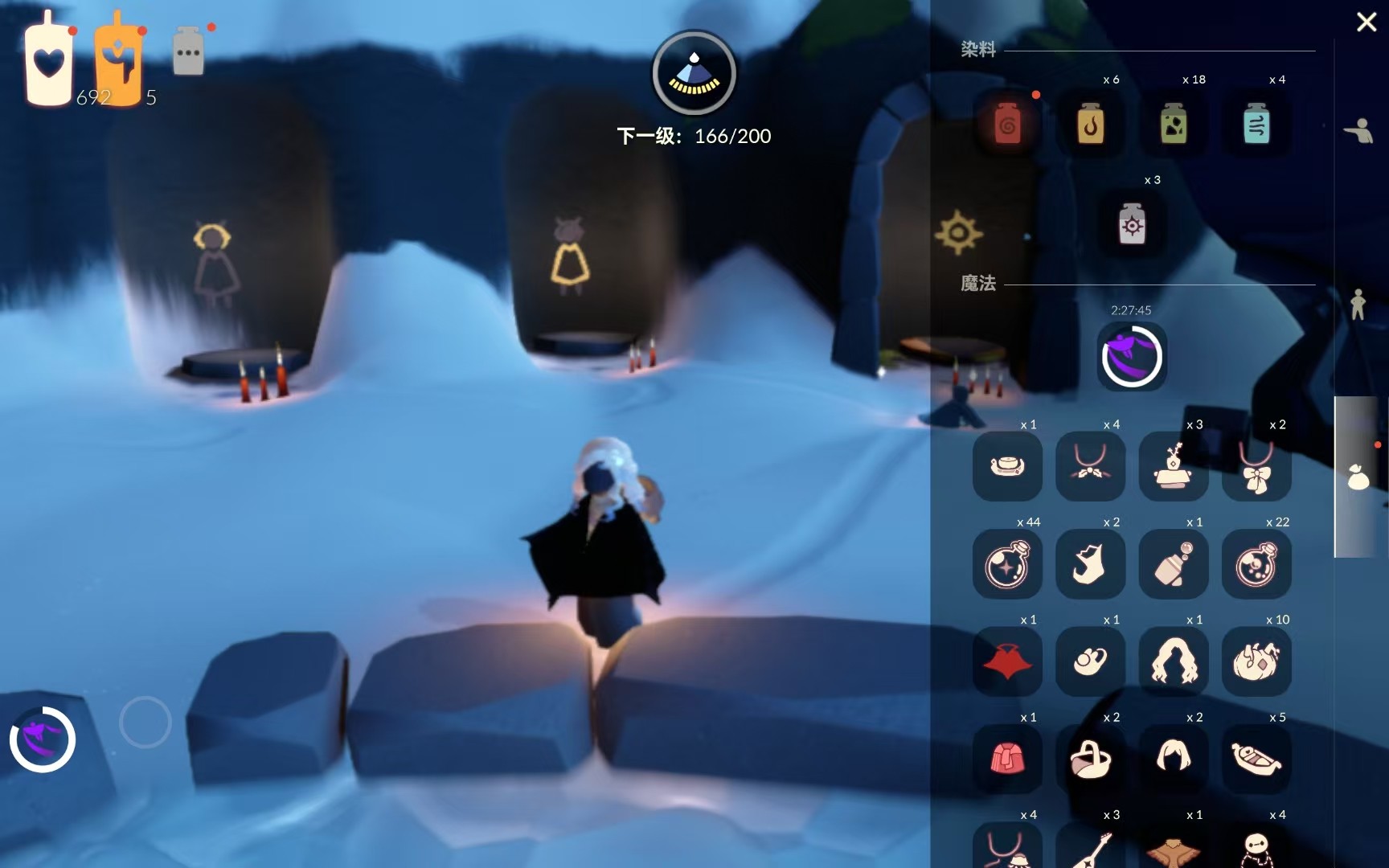
Task: Choose the red cape spell
Action: (x=1007, y=662)
